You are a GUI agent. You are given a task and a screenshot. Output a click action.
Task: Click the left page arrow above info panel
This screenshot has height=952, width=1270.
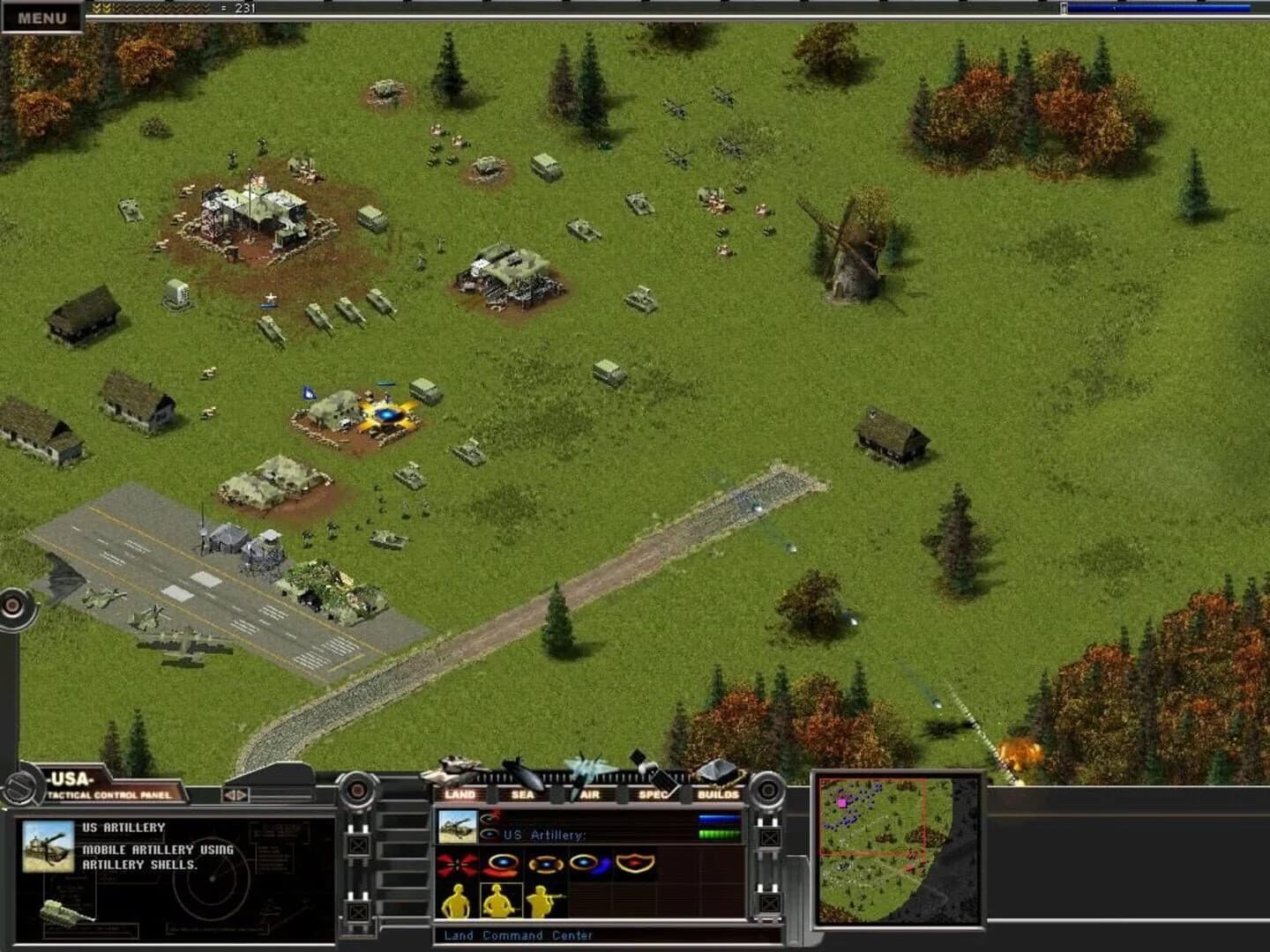[230, 795]
